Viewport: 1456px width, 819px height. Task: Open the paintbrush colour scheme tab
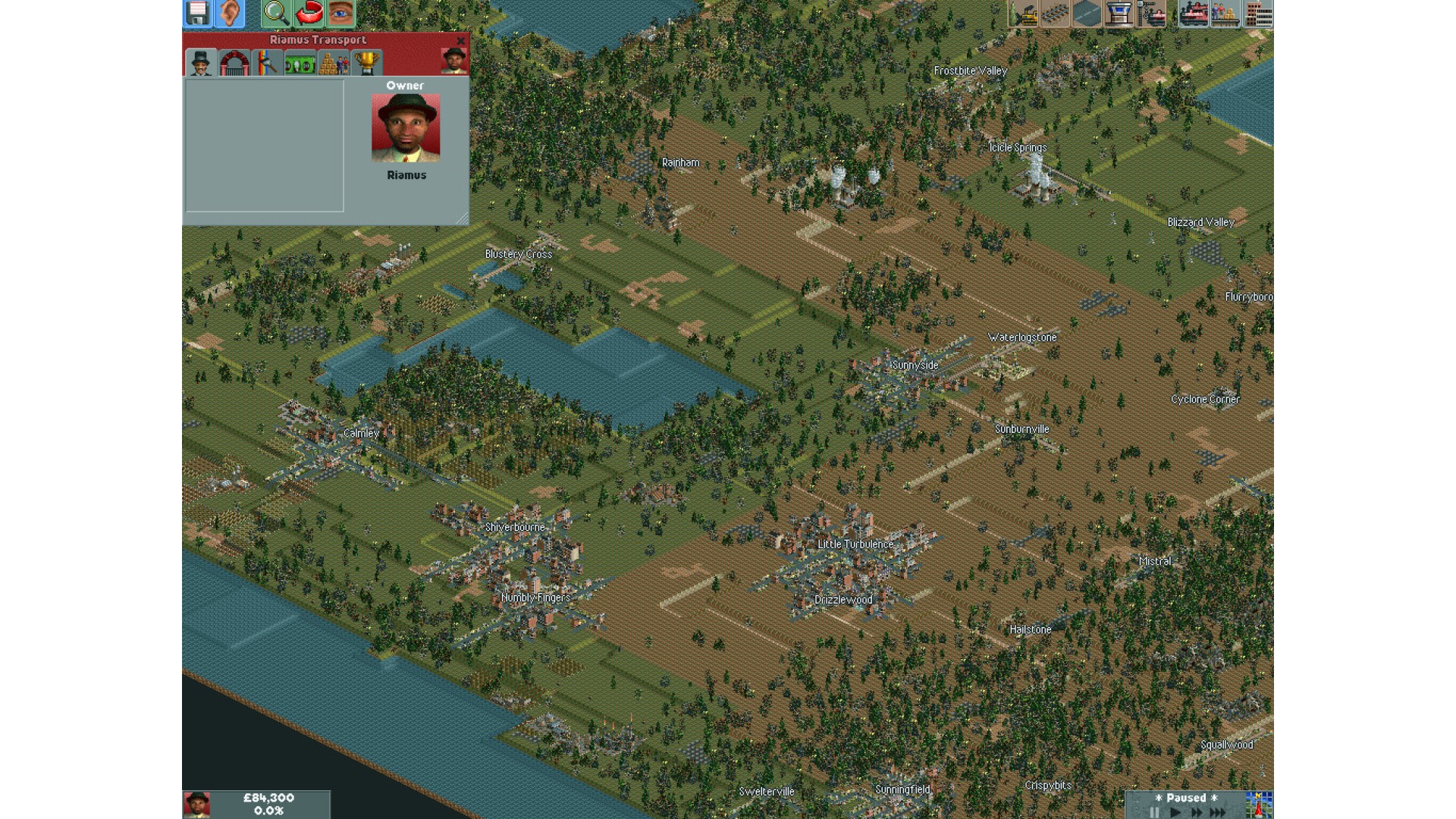point(267,64)
